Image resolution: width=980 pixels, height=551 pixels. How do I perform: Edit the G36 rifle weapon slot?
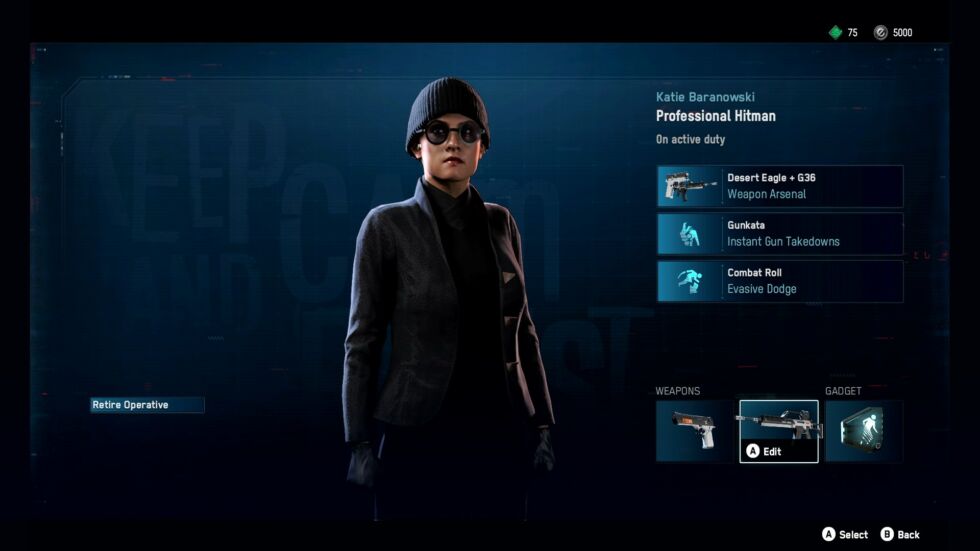click(x=778, y=431)
